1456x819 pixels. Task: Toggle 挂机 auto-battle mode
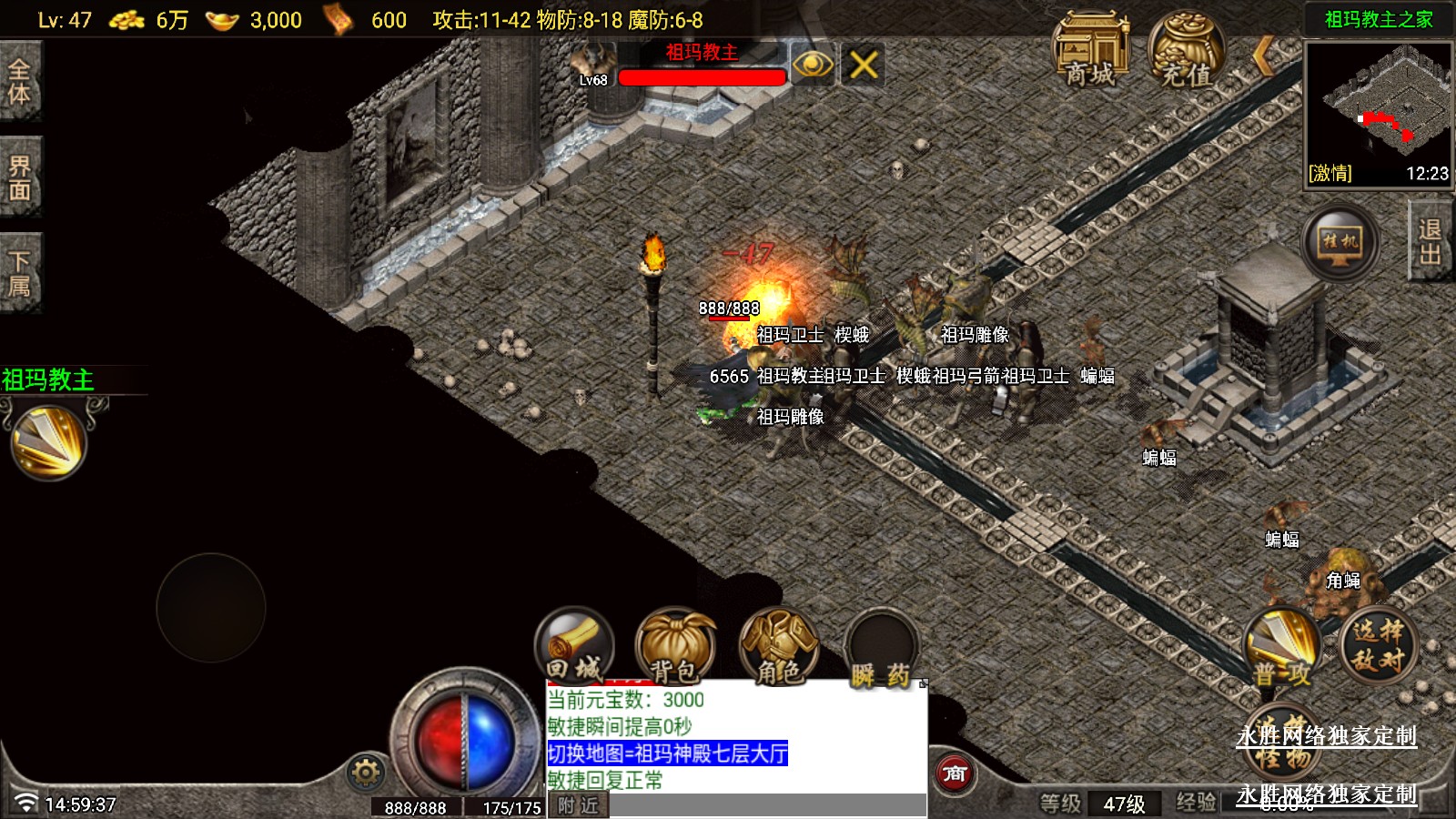click(x=1340, y=242)
